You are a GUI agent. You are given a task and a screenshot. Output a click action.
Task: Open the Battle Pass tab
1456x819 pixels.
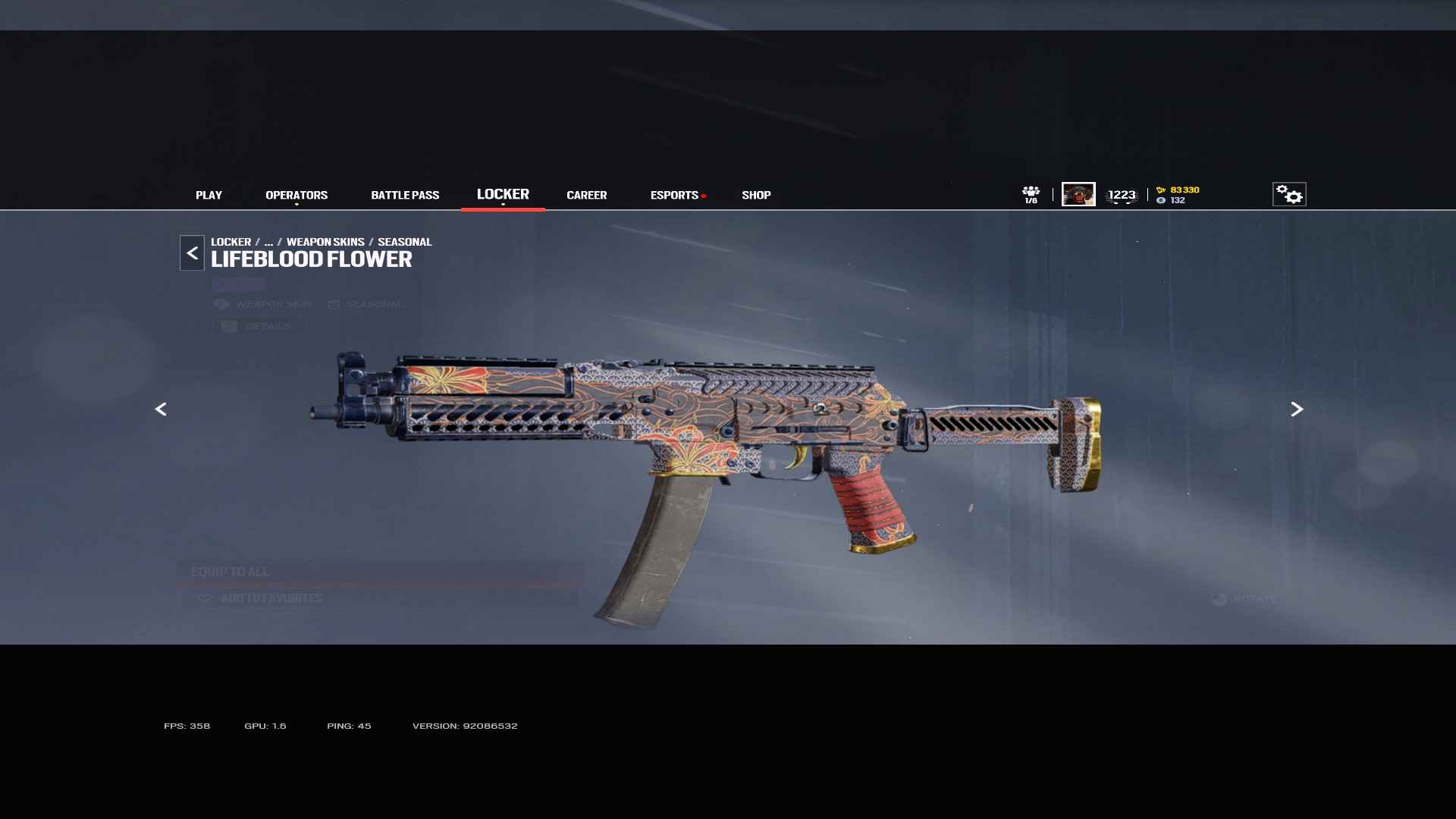click(405, 195)
